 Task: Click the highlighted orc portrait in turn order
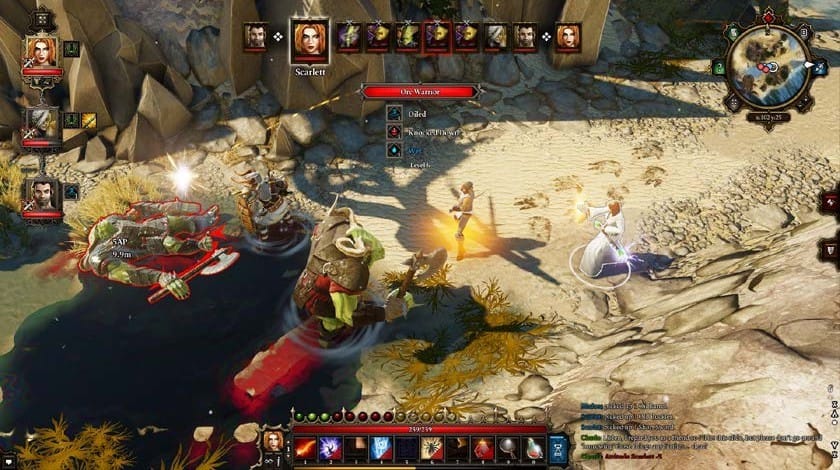435,36
